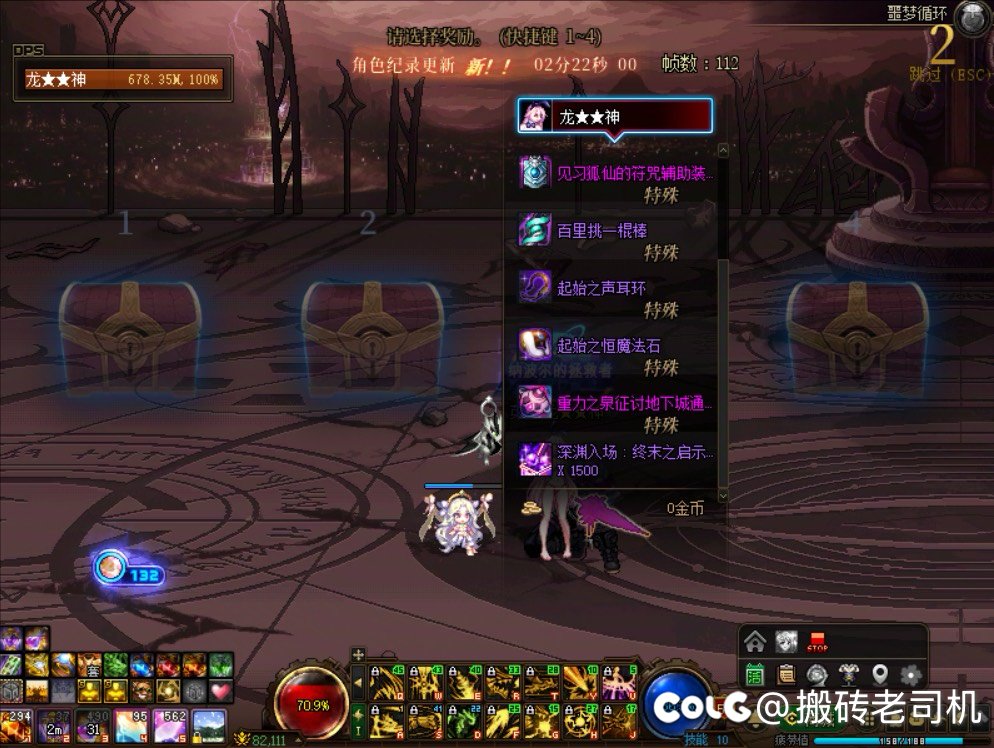Click the heart buff icon
994x748 pixels.
(220, 690)
